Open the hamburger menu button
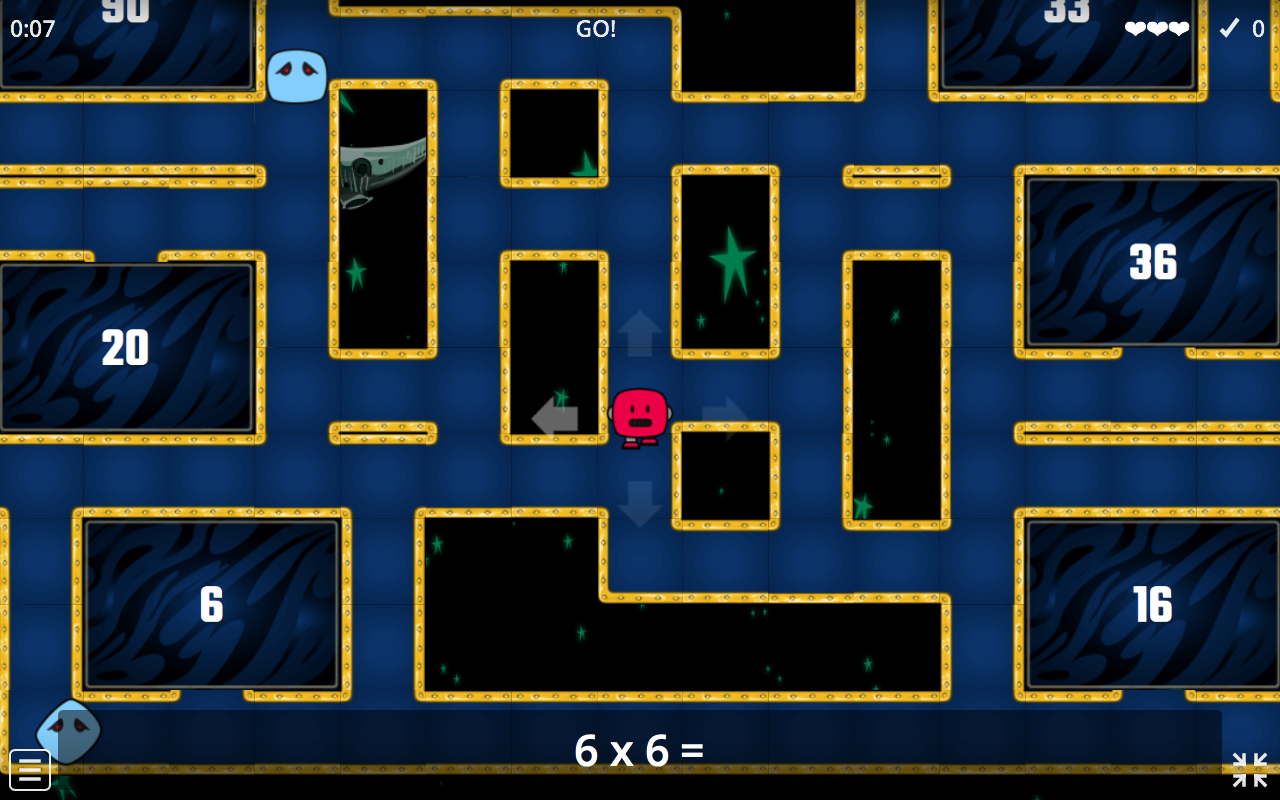 point(30,769)
